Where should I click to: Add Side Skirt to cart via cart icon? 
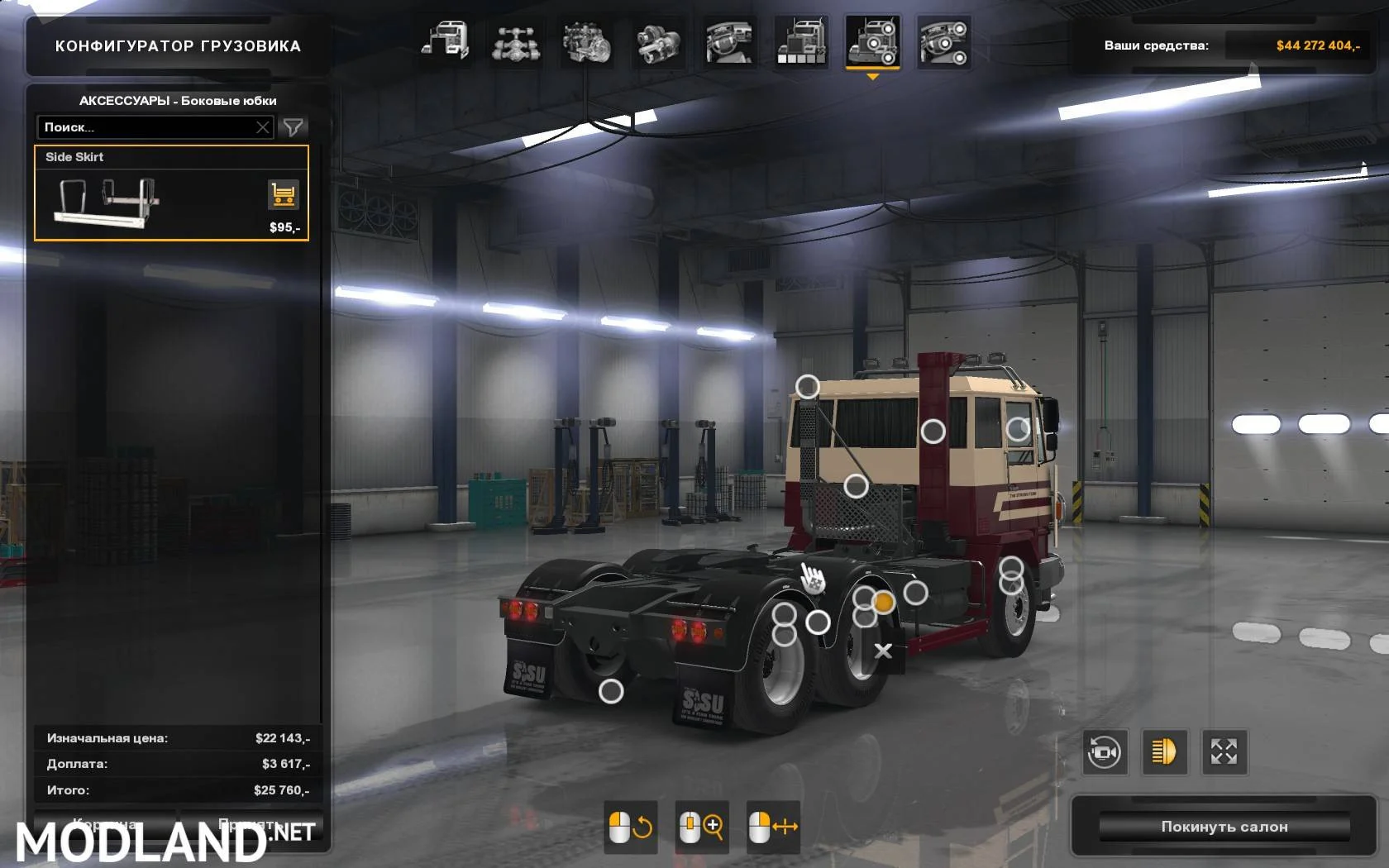[283, 195]
